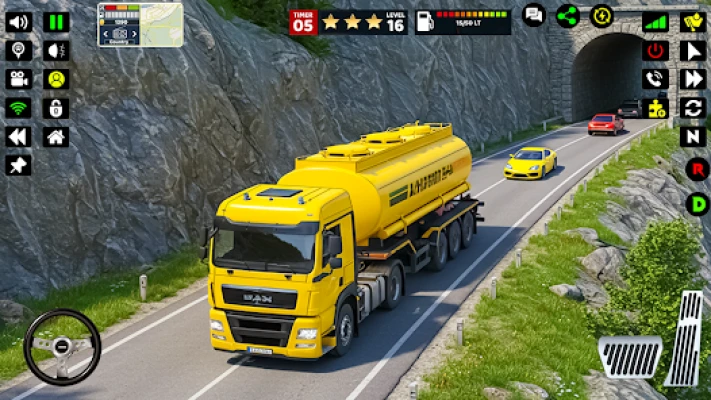
Task: Click the steering wheel control
Action: pyautogui.click(x=62, y=346)
